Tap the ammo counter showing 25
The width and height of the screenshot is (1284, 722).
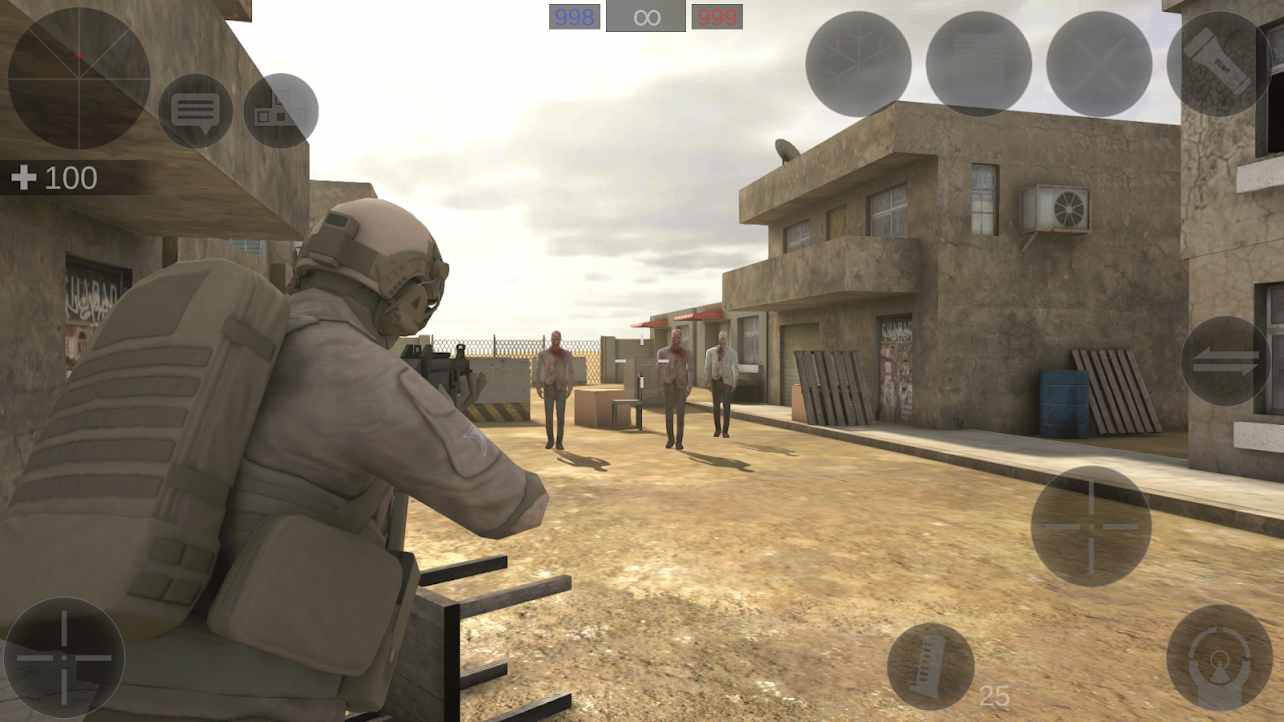point(994,694)
